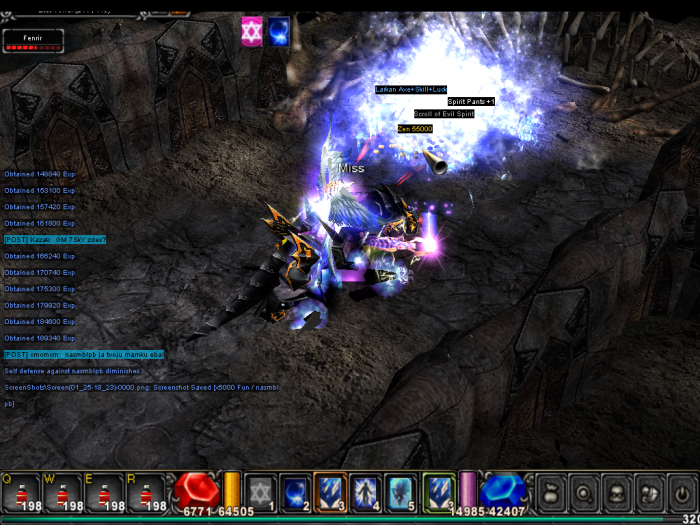Click the round ring icon menu button
Viewport: 700px width, 525px height.
click(x=582, y=491)
